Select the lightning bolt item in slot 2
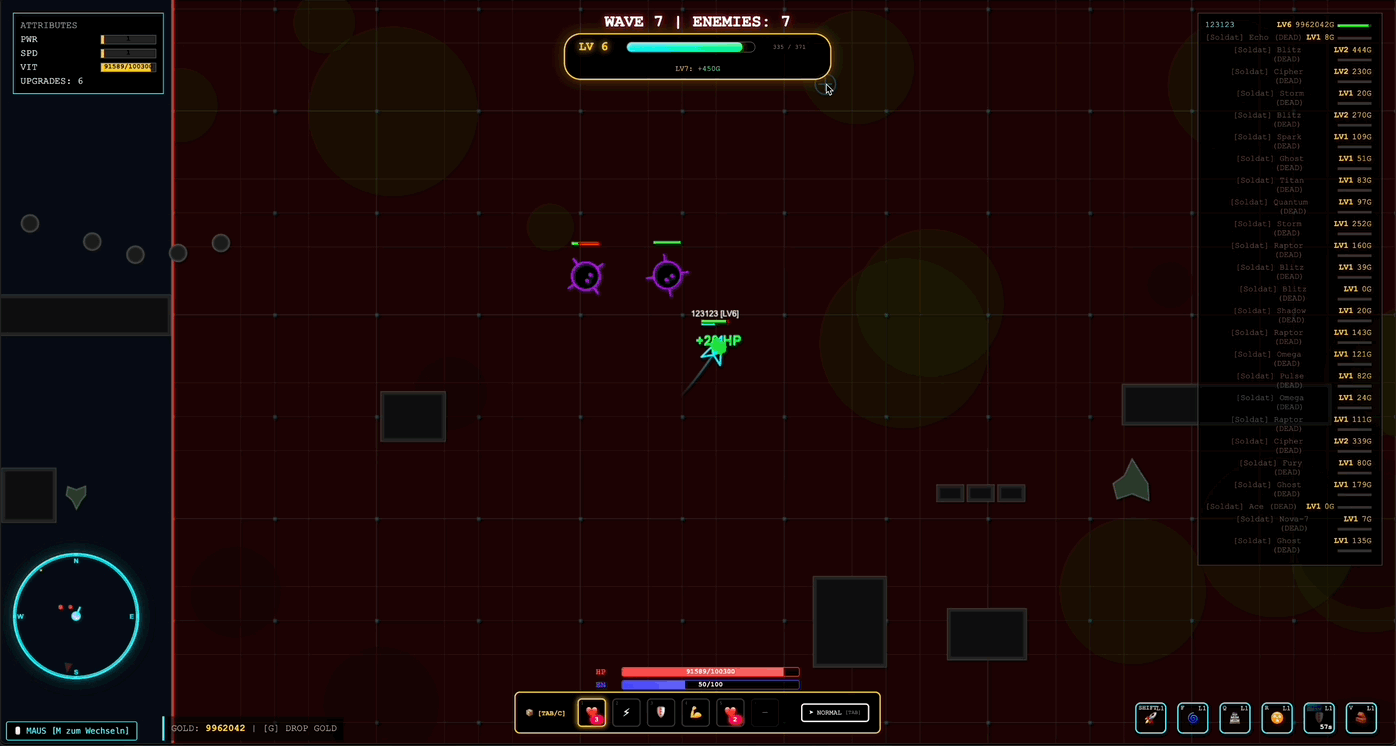The height and width of the screenshot is (746, 1396). point(626,712)
